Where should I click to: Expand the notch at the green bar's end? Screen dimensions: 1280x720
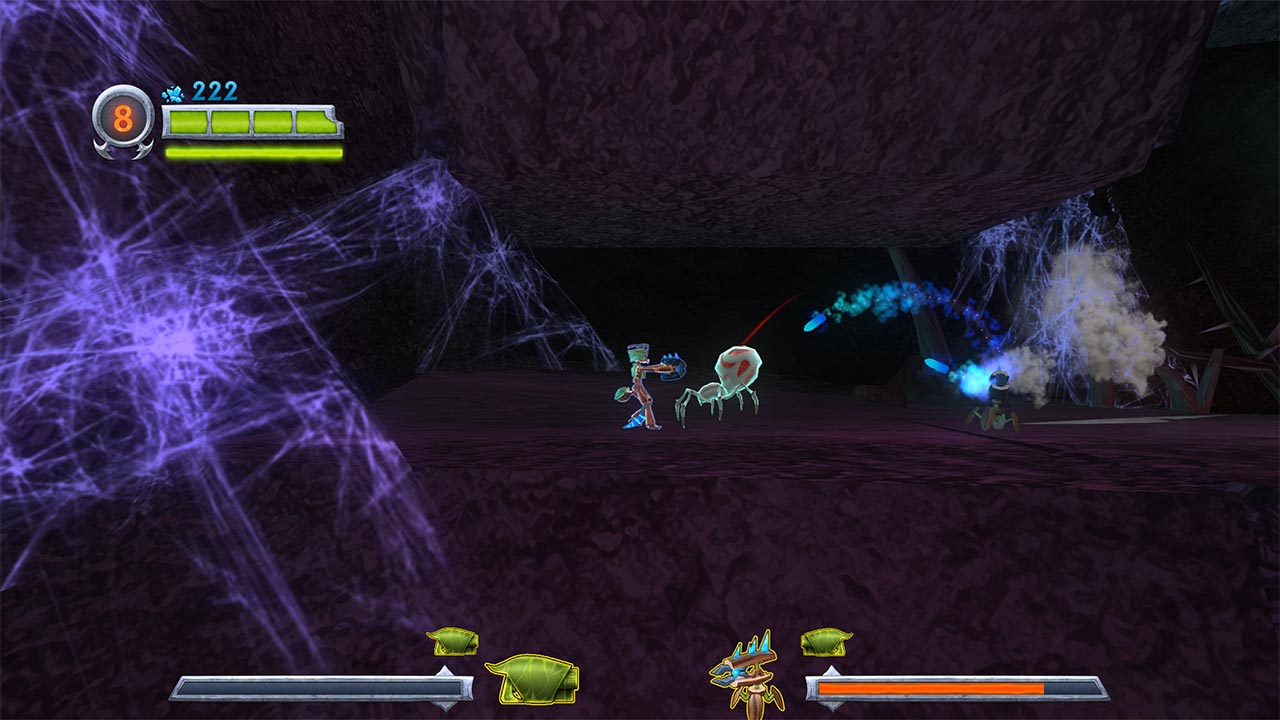334,119
